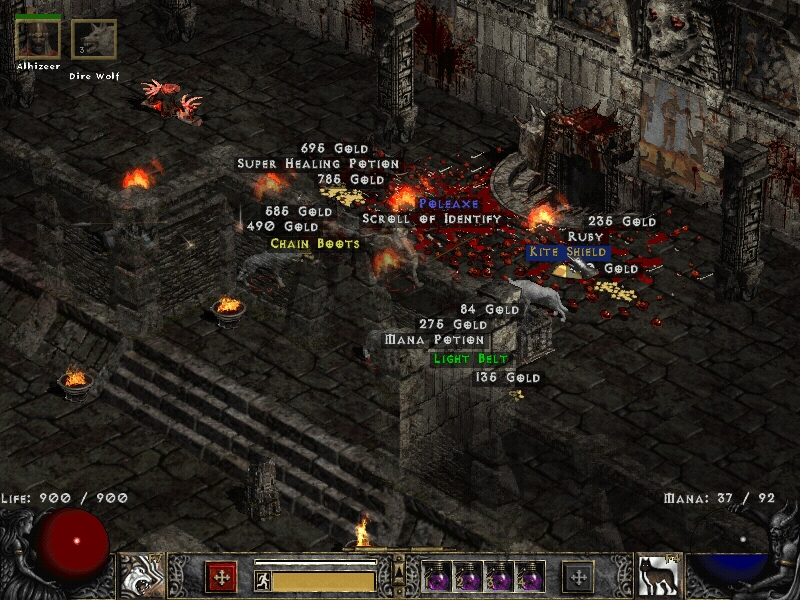Use the purple potion in belt slot 1
This screenshot has height=600, width=800.
(x=437, y=577)
